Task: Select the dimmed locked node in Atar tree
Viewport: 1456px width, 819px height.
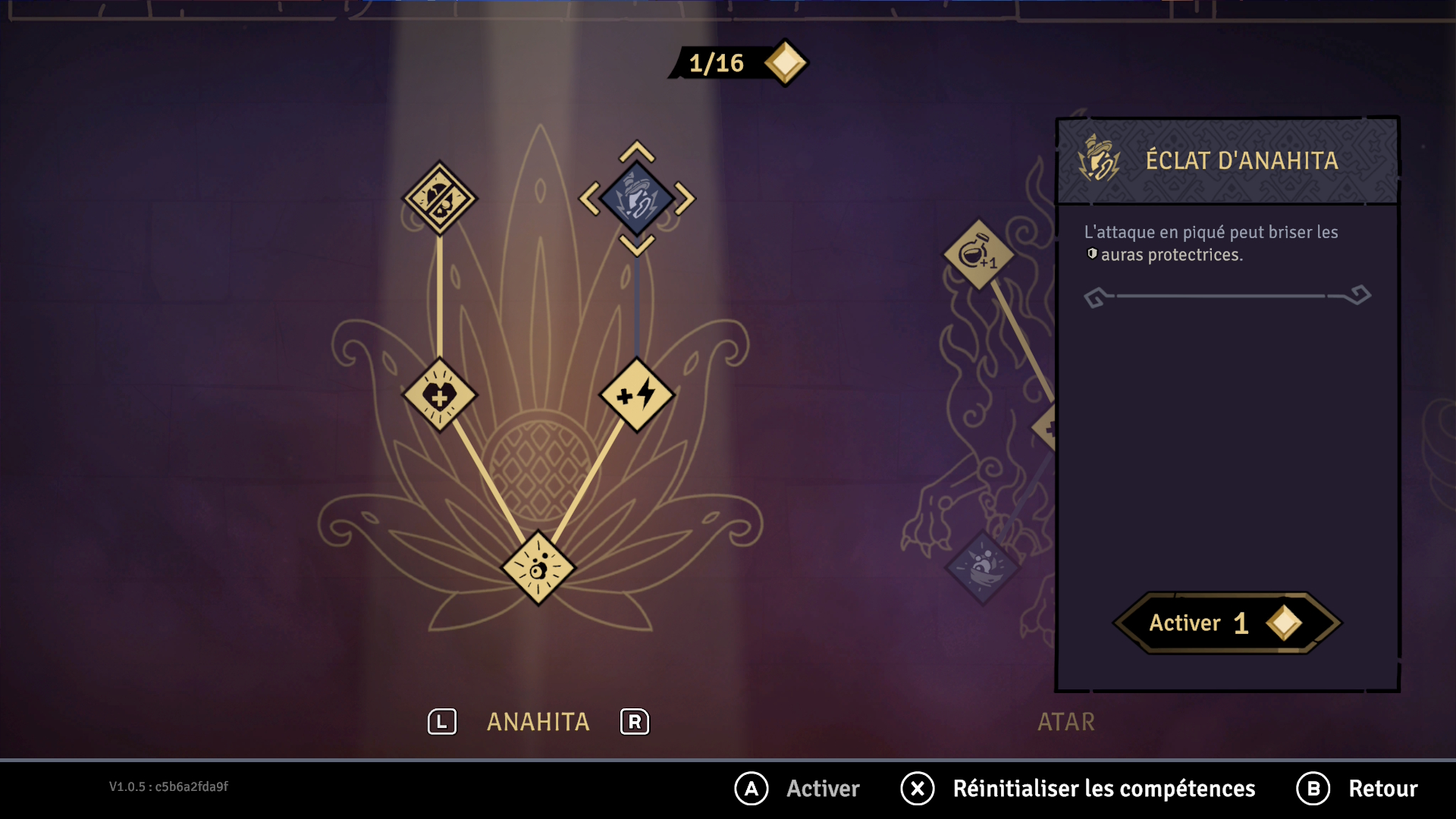Action: point(983,567)
